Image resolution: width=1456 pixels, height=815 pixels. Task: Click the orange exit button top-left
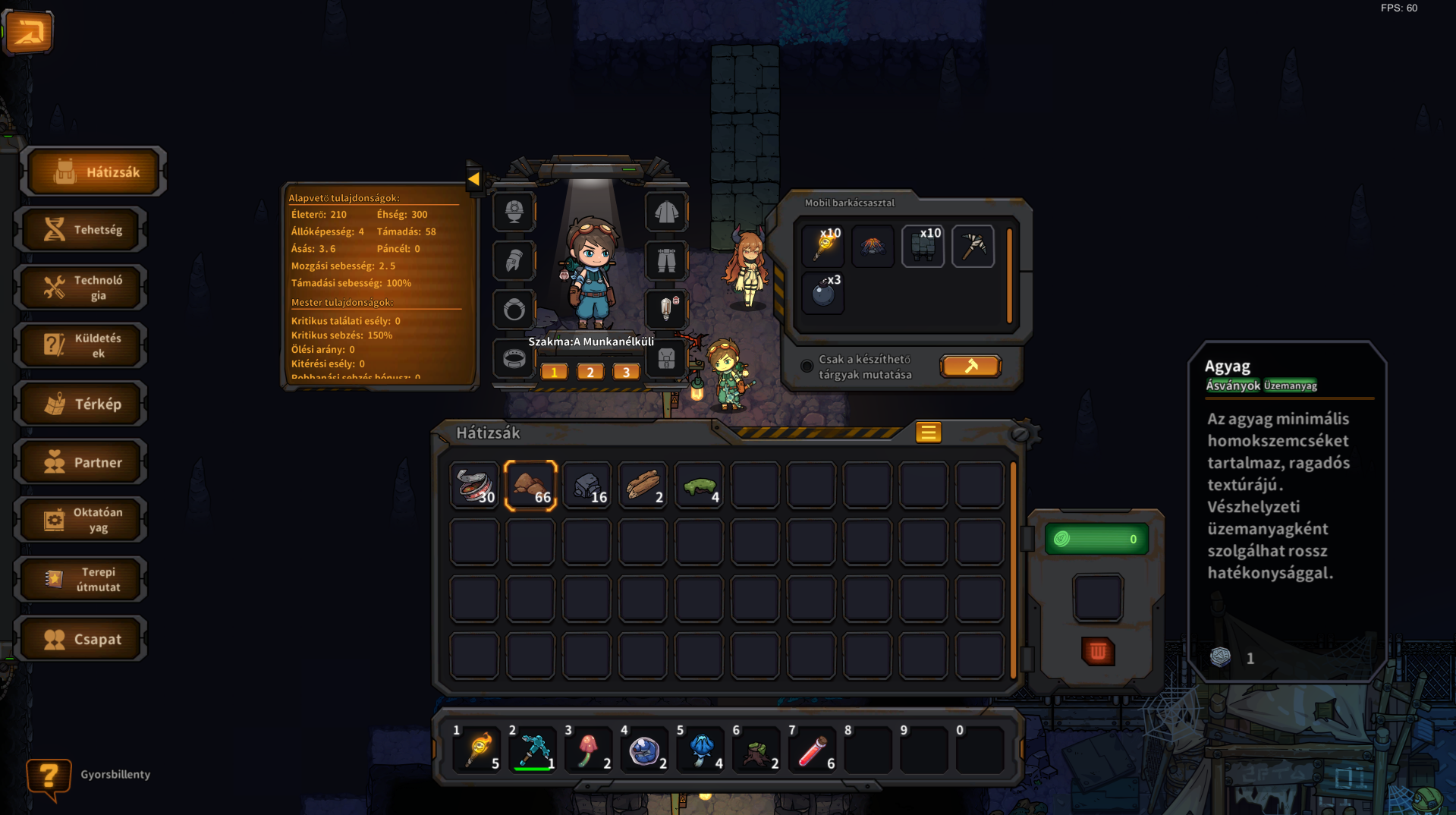click(x=28, y=32)
